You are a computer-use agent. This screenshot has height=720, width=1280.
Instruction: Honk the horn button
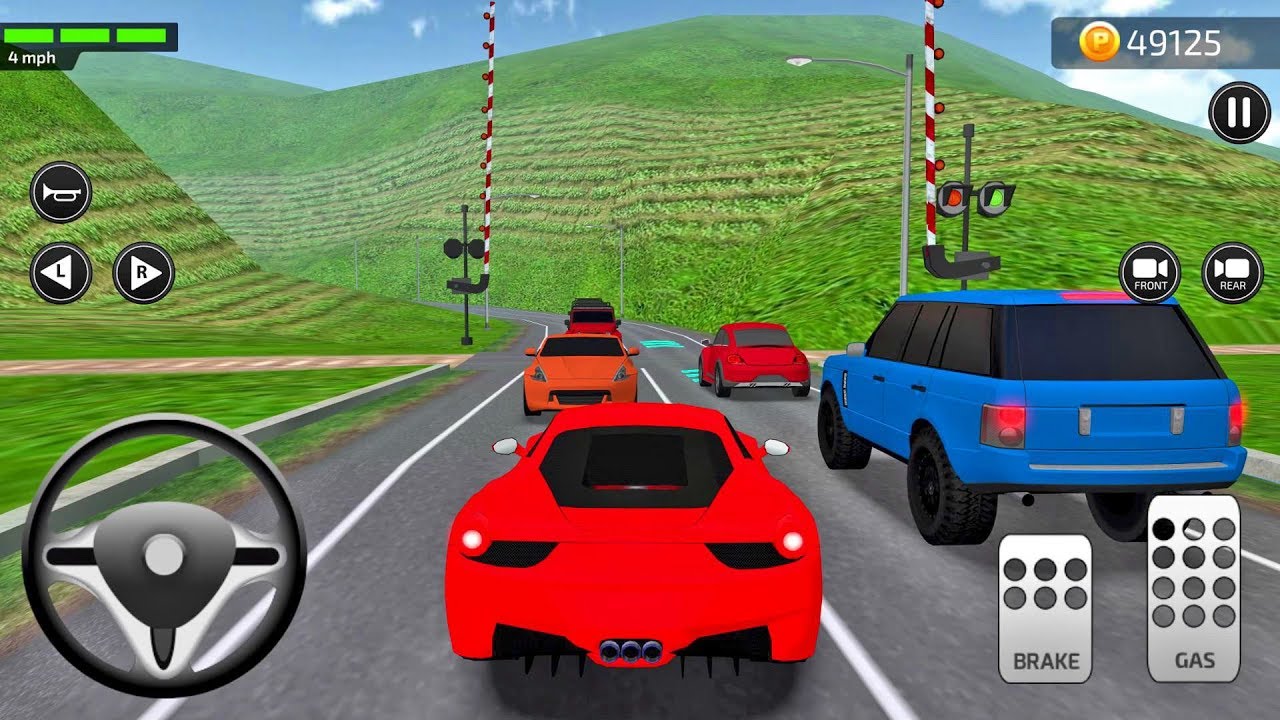tap(61, 192)
